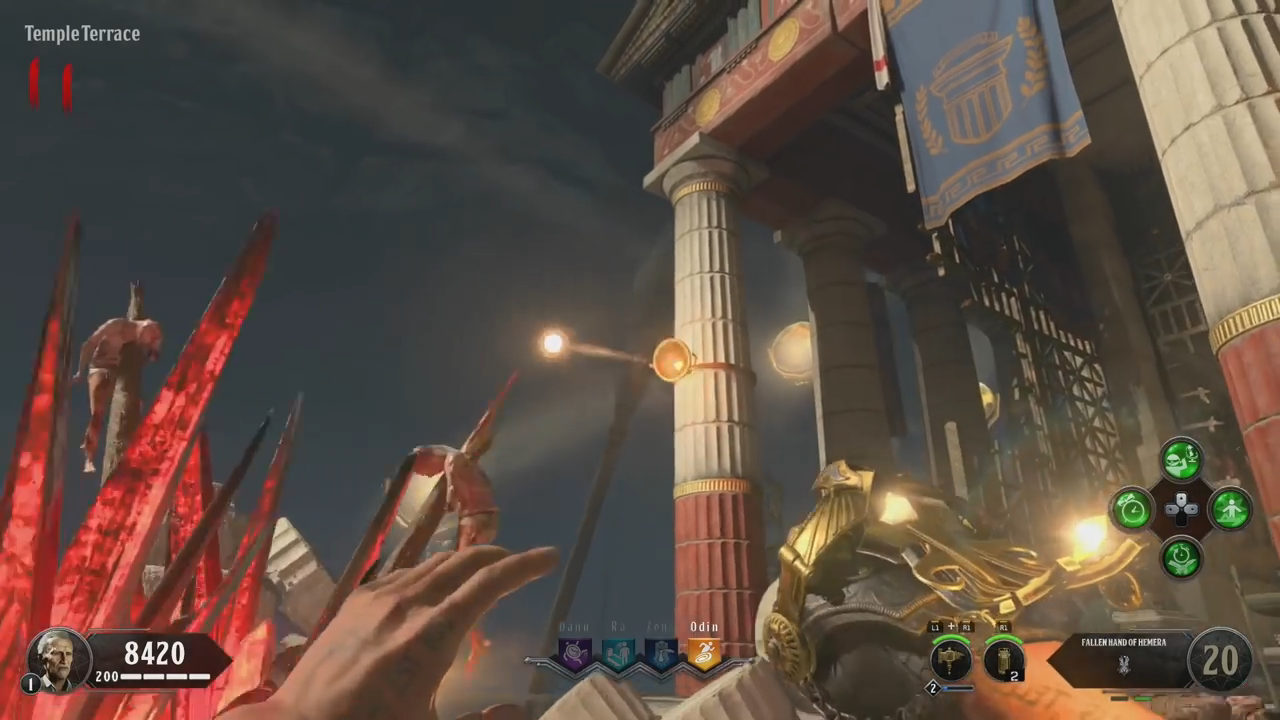Viewport: 1280px width, 720px height.
Task: Select the purple Danu perk icon
Action: 575,654
